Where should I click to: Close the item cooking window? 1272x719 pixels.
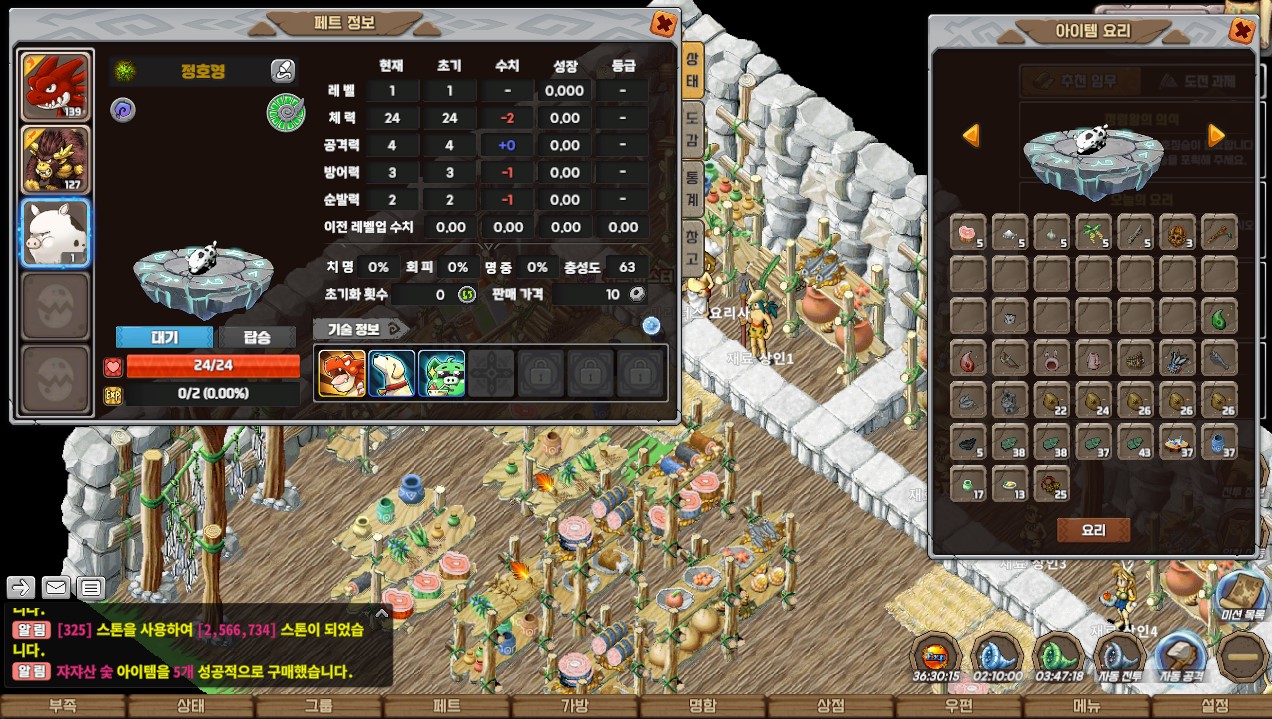(1242, 30)
